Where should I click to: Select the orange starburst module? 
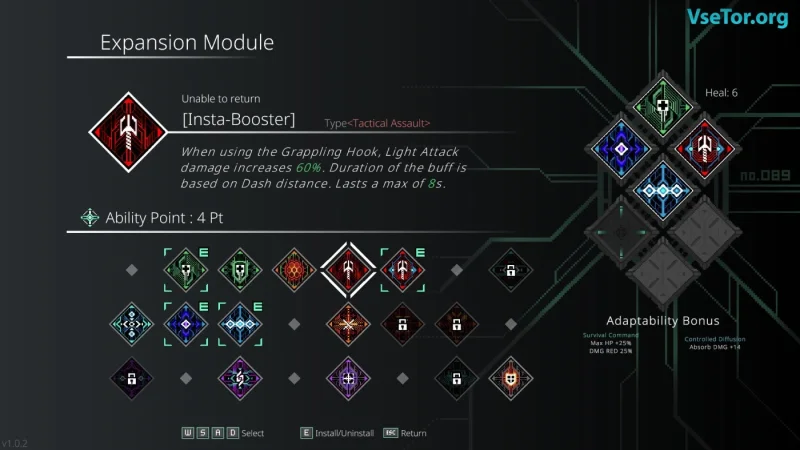348,323
